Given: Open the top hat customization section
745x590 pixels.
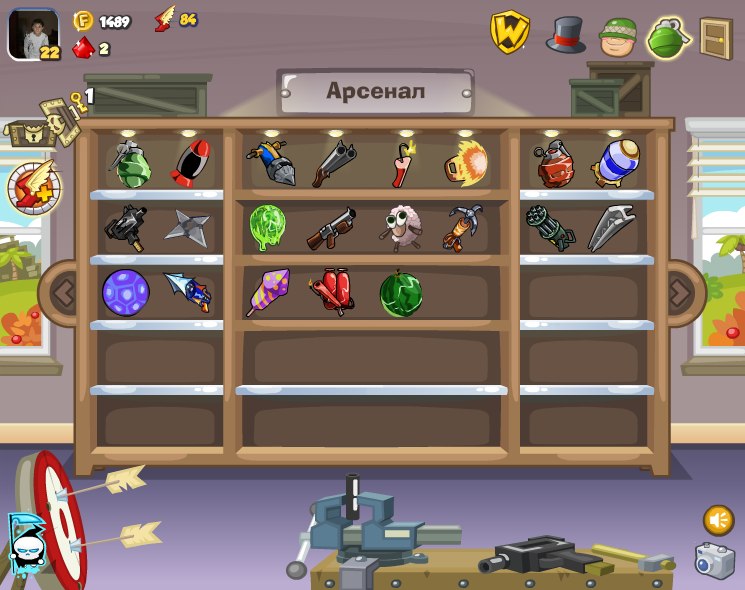Looking at the screenshot, I should pos(565,34).
